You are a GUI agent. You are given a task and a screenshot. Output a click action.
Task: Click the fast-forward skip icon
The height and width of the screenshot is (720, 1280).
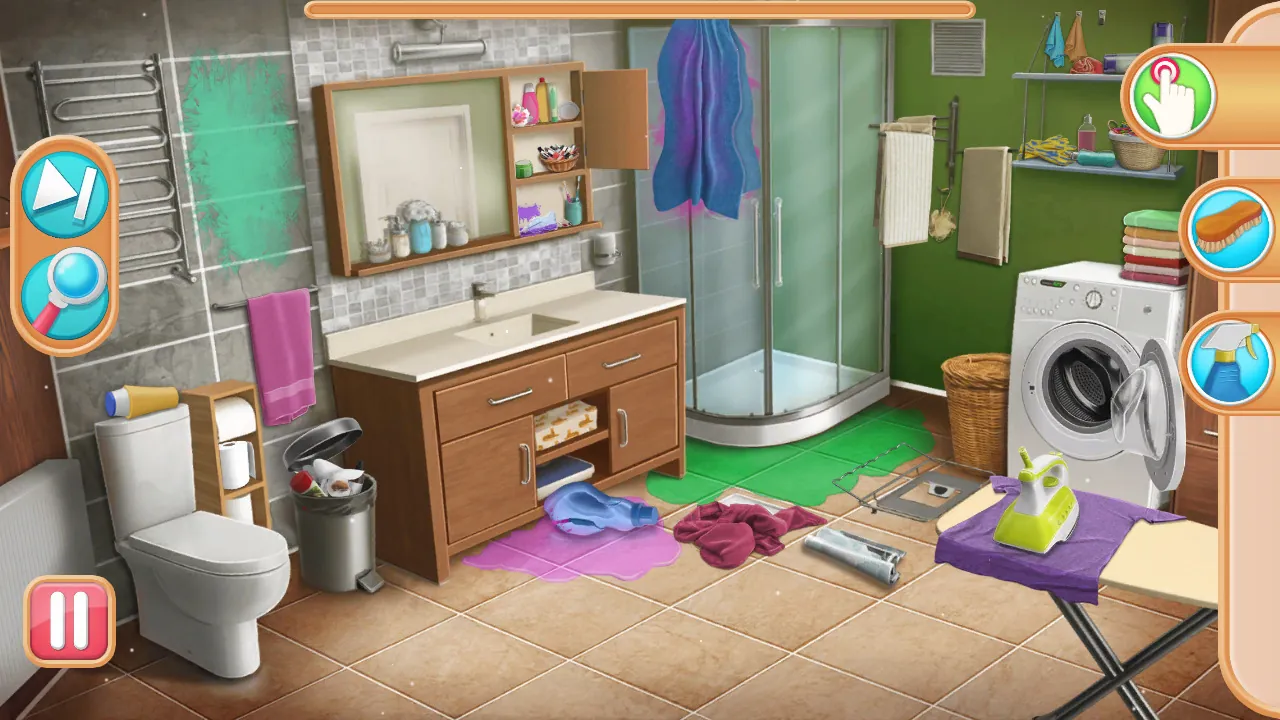tap(60, 192)
